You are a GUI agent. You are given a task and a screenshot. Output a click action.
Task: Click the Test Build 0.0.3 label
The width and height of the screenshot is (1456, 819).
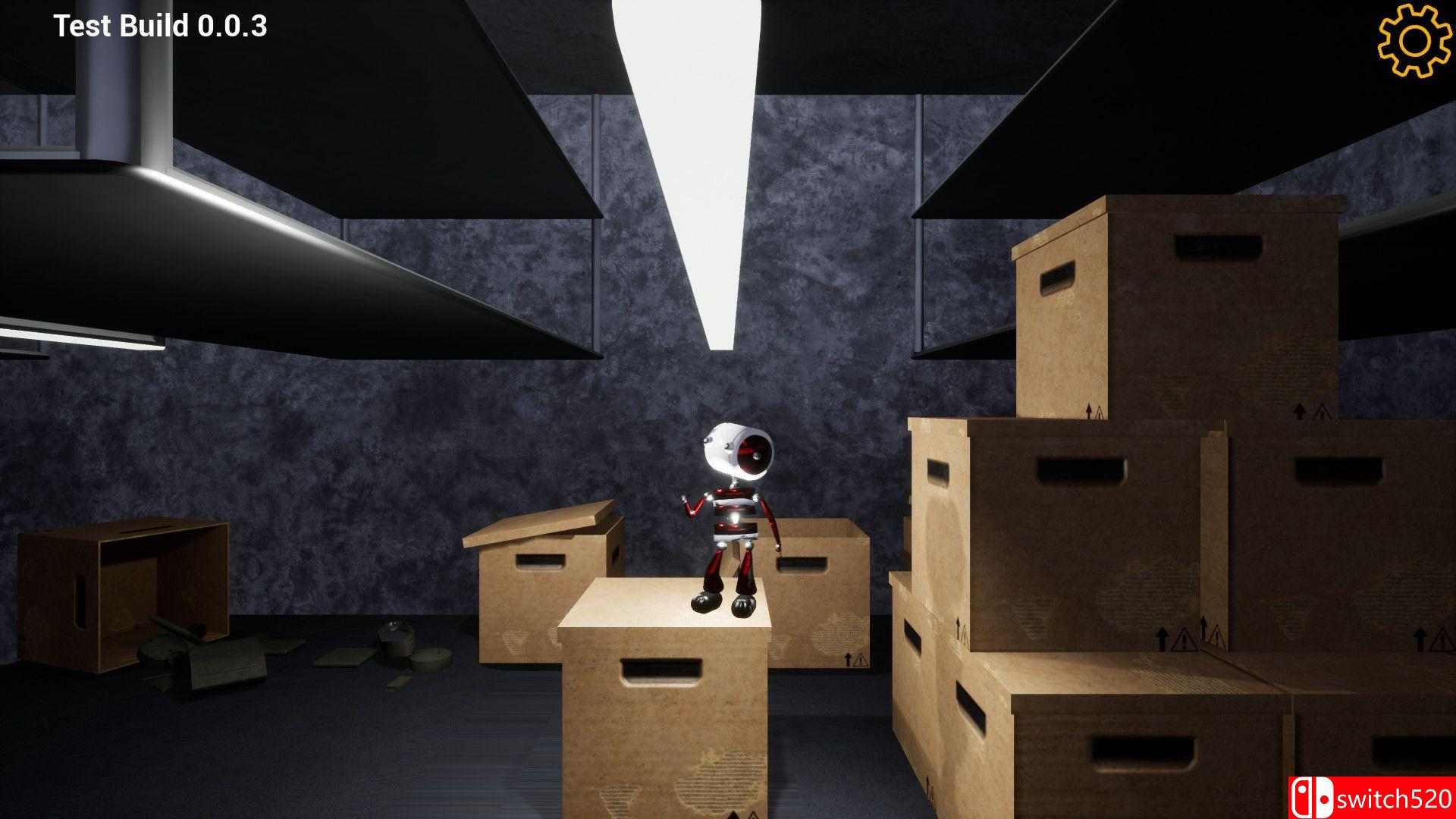coord(159,27)
